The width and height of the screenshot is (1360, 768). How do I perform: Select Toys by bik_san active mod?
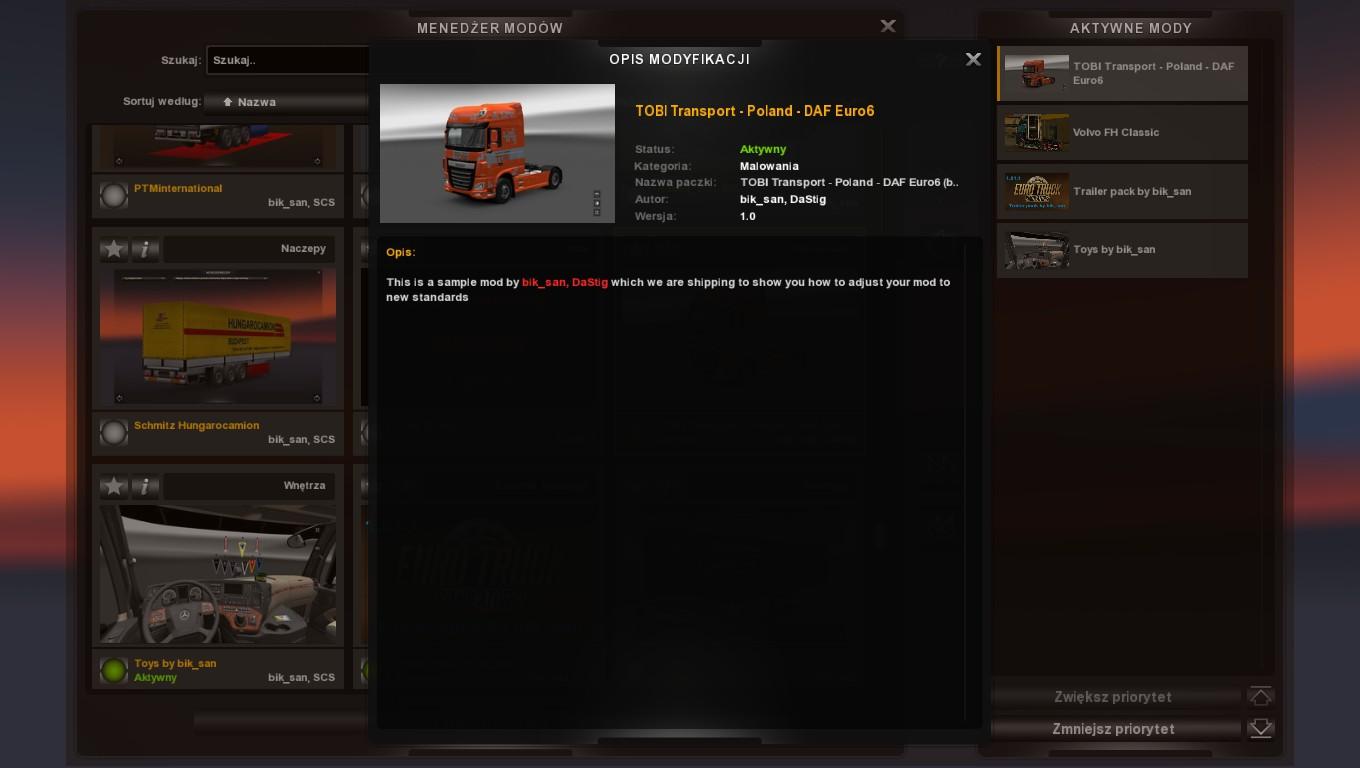point(1122,250)
